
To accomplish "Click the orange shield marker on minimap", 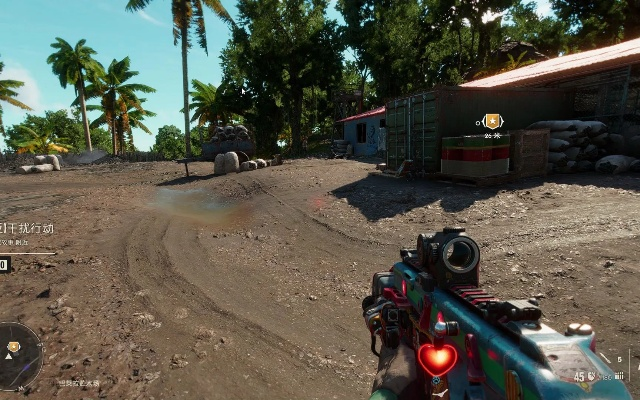I will click(13, 348).
